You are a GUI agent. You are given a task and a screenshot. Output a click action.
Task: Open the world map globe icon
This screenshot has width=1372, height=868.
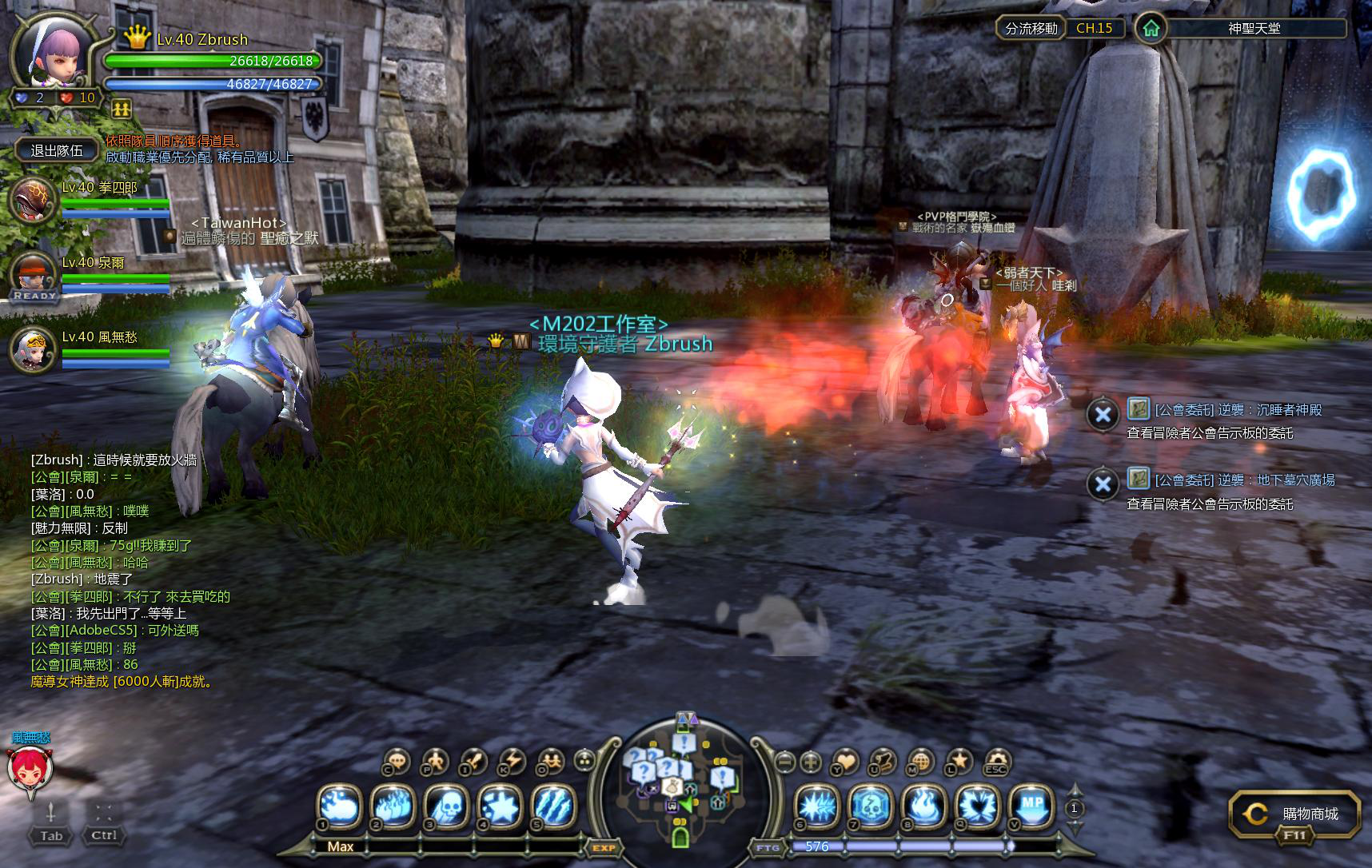point(921,761)
